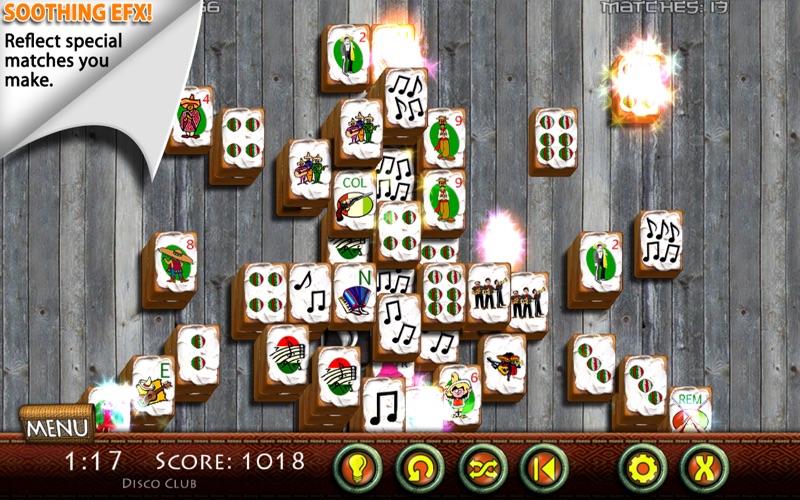Viewport: 800px width, 500px height.
Task: Open the MENU button
Action: (56, 427)
